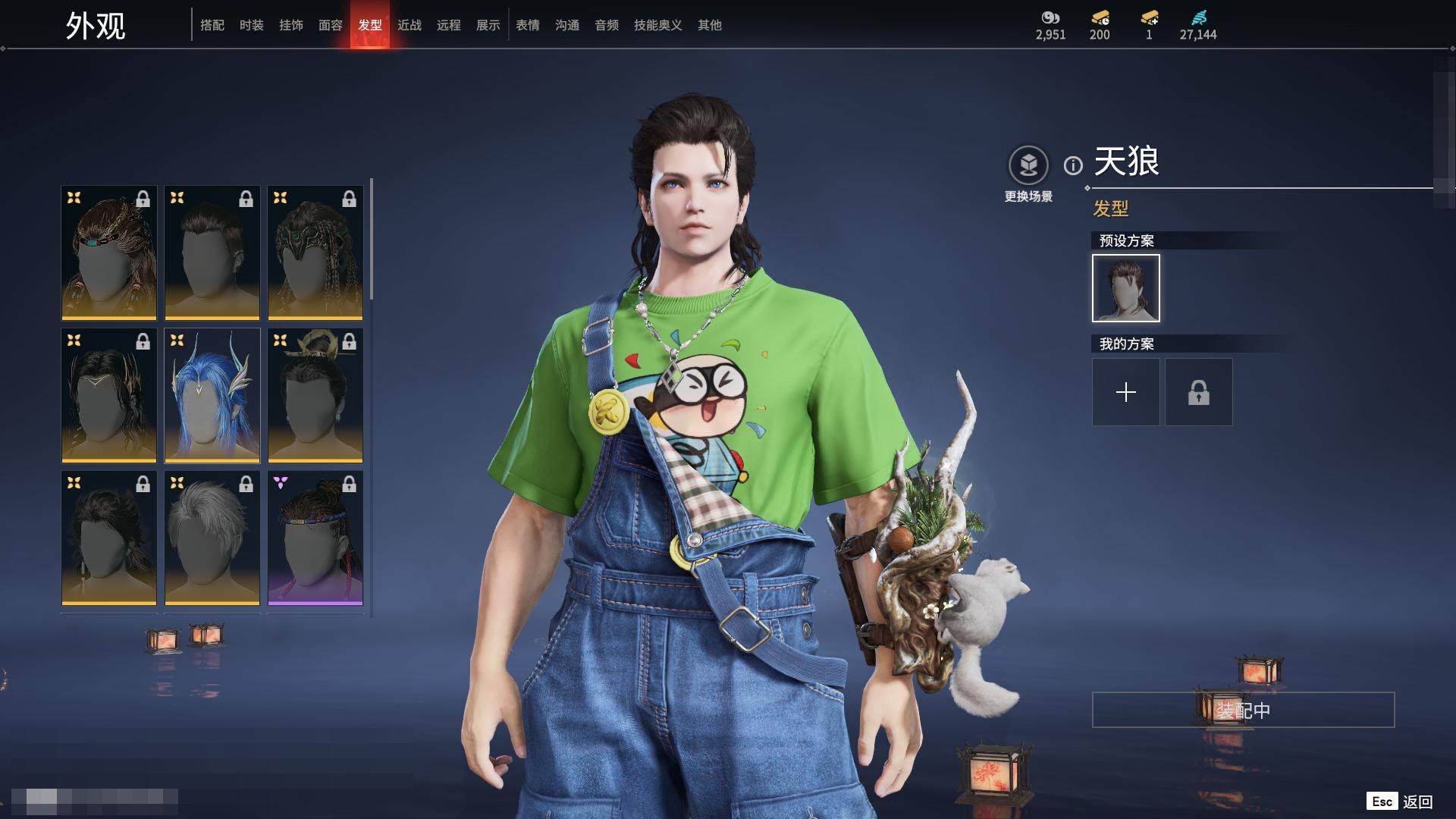Switch to the 远程 ranged tab
Image resolution: width=1456 pixels, height=819 pixels.
(x=449, y=25)
